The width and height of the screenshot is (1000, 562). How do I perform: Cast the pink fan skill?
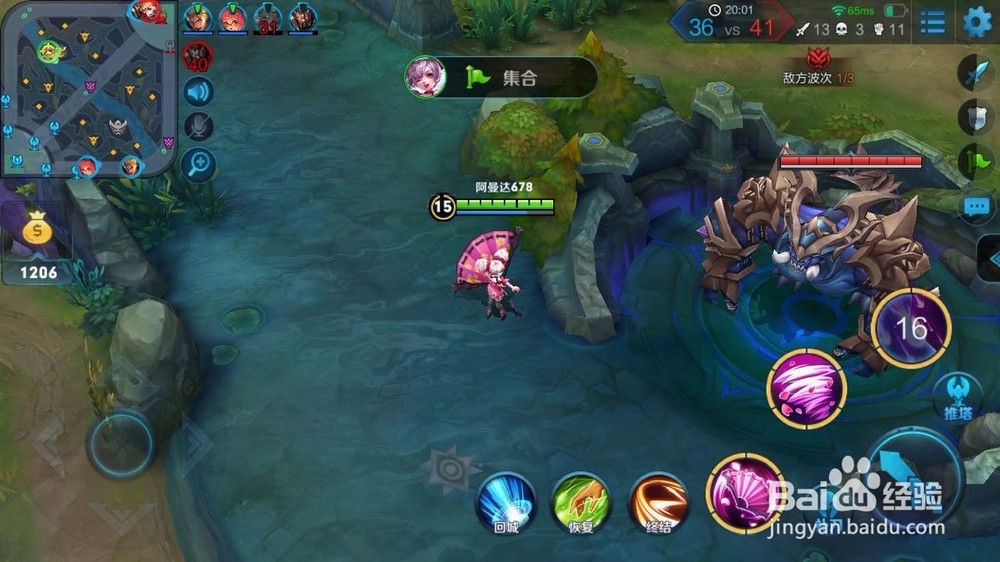click(x=744, y=492)
